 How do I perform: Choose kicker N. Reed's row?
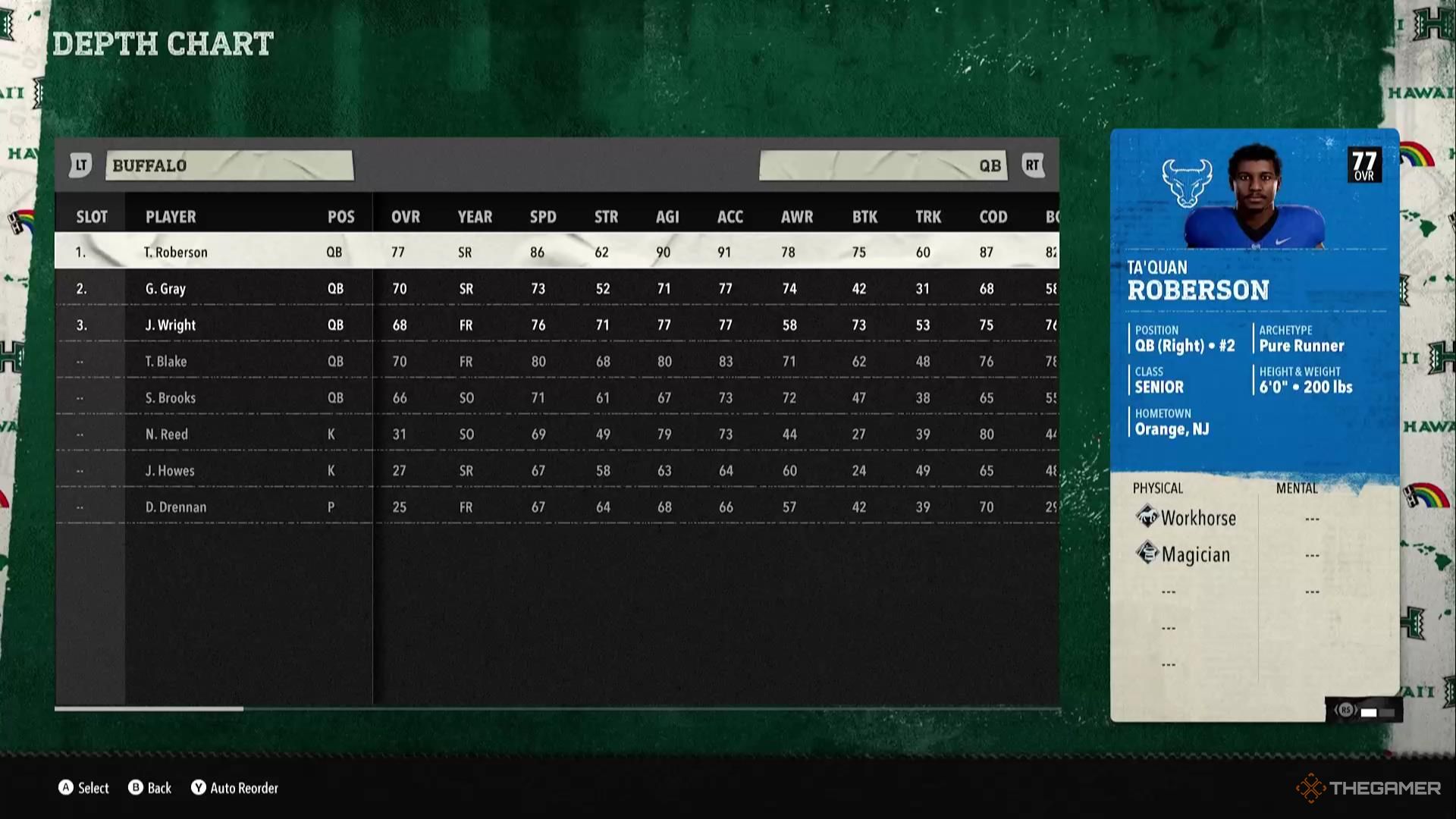(167, 434)
